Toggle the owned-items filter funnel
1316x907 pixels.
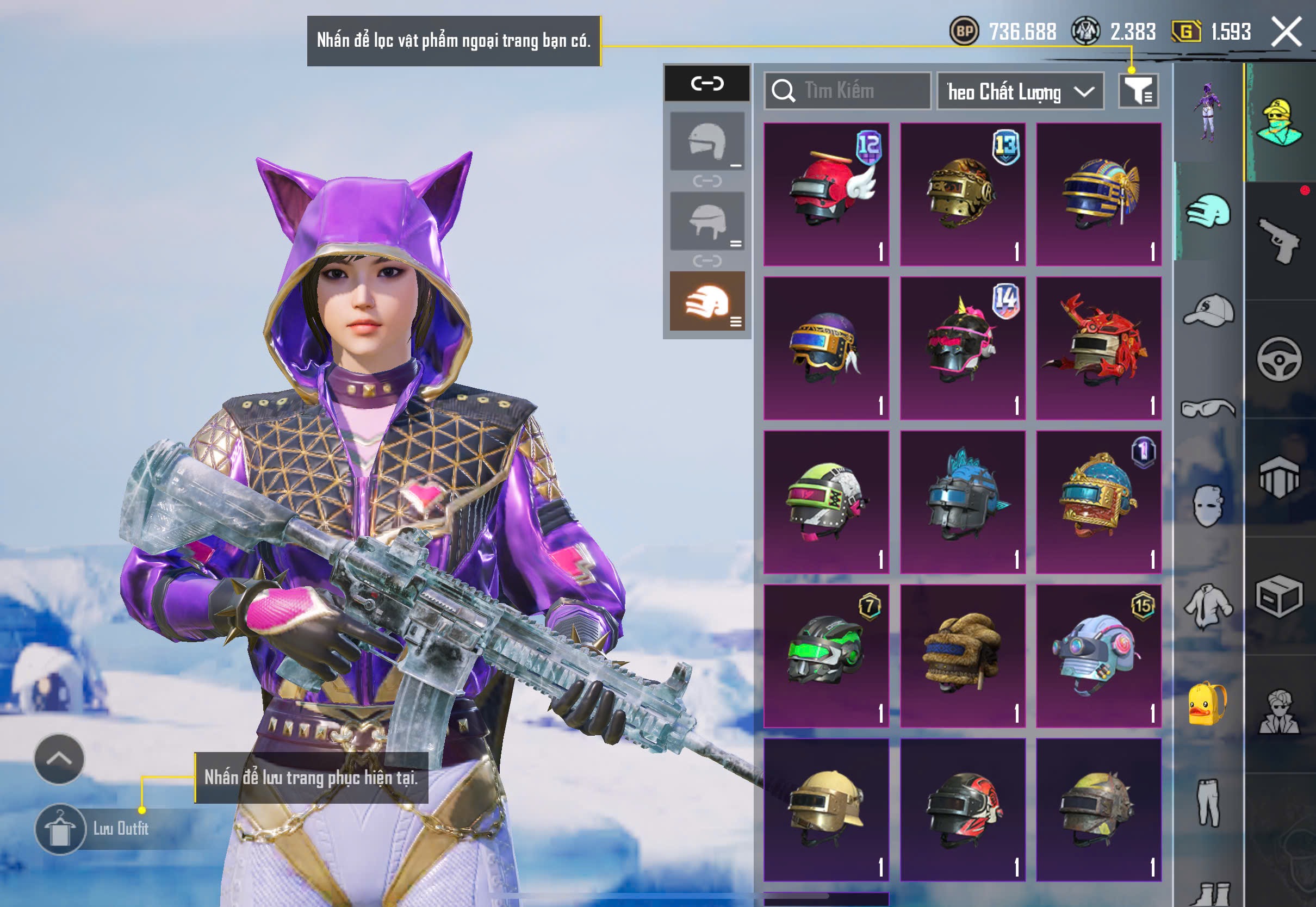pyautogui.click(x=1138, y=91)
